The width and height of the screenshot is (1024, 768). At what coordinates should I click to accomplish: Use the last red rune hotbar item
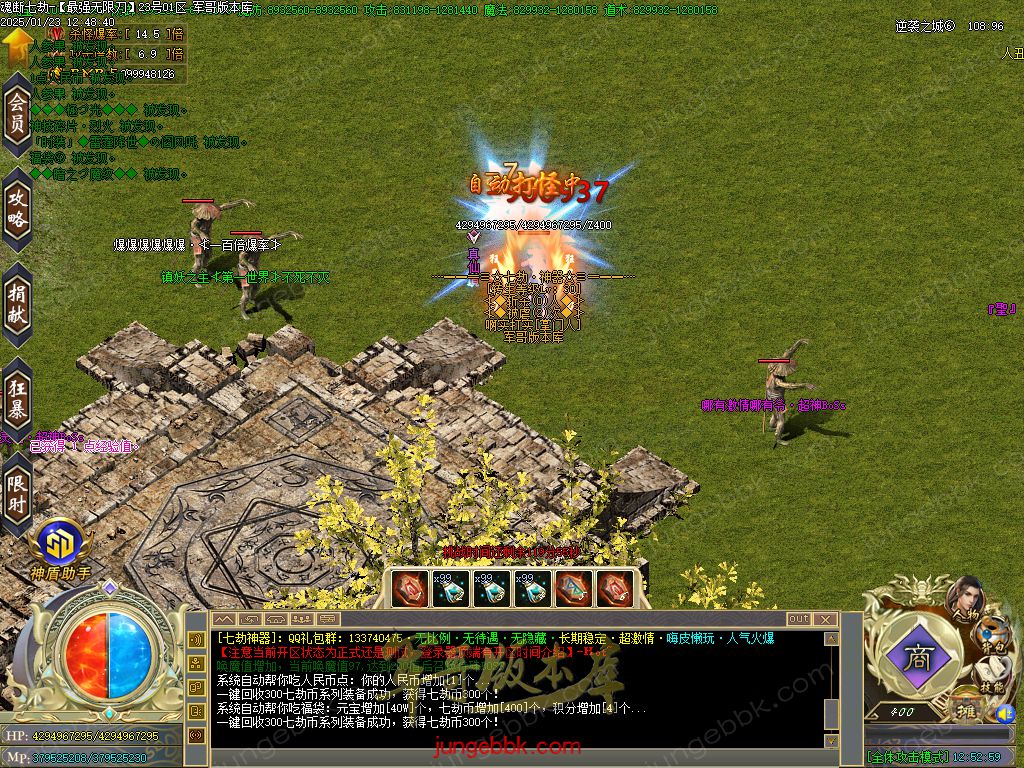(615, 588)
